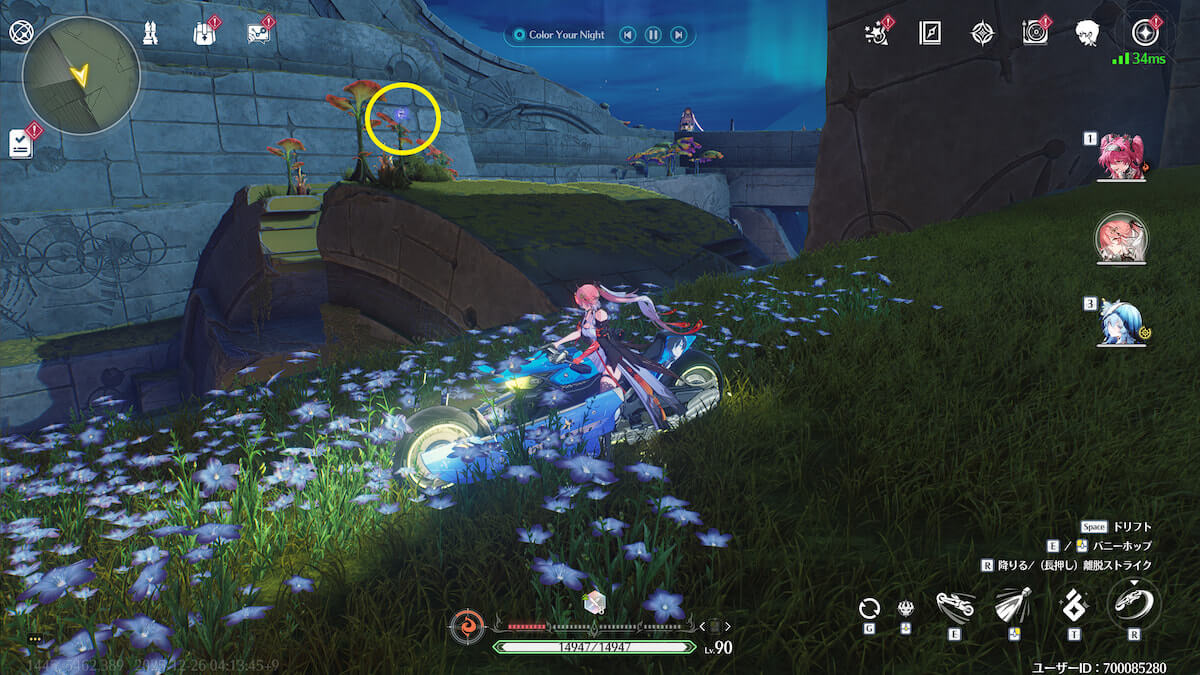Image resolution: width=1200 pixels, height=675 pixels.
Task: Trigger the diamond-shaped T skill icon
Action: coord(1074,606)
